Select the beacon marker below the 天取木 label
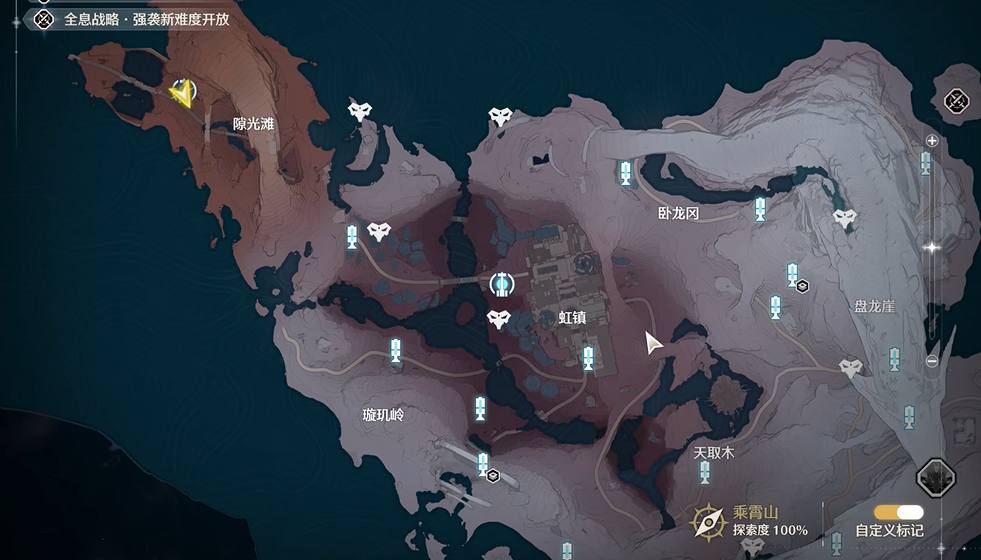 [x=704, y=472]
